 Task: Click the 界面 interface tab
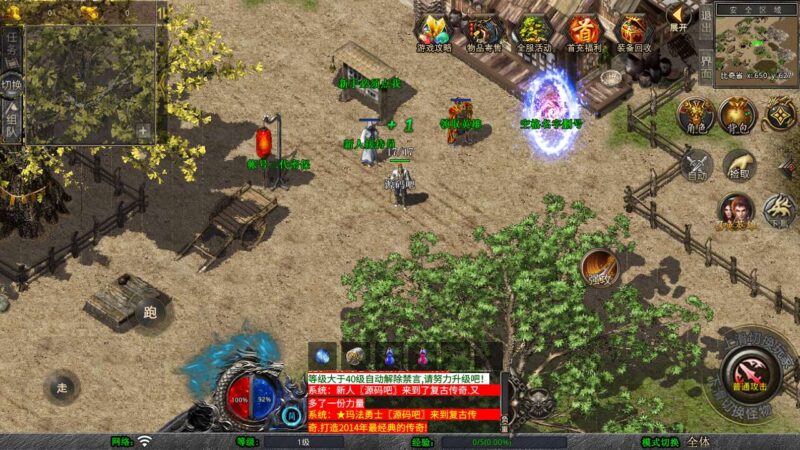tap(706, 68)
